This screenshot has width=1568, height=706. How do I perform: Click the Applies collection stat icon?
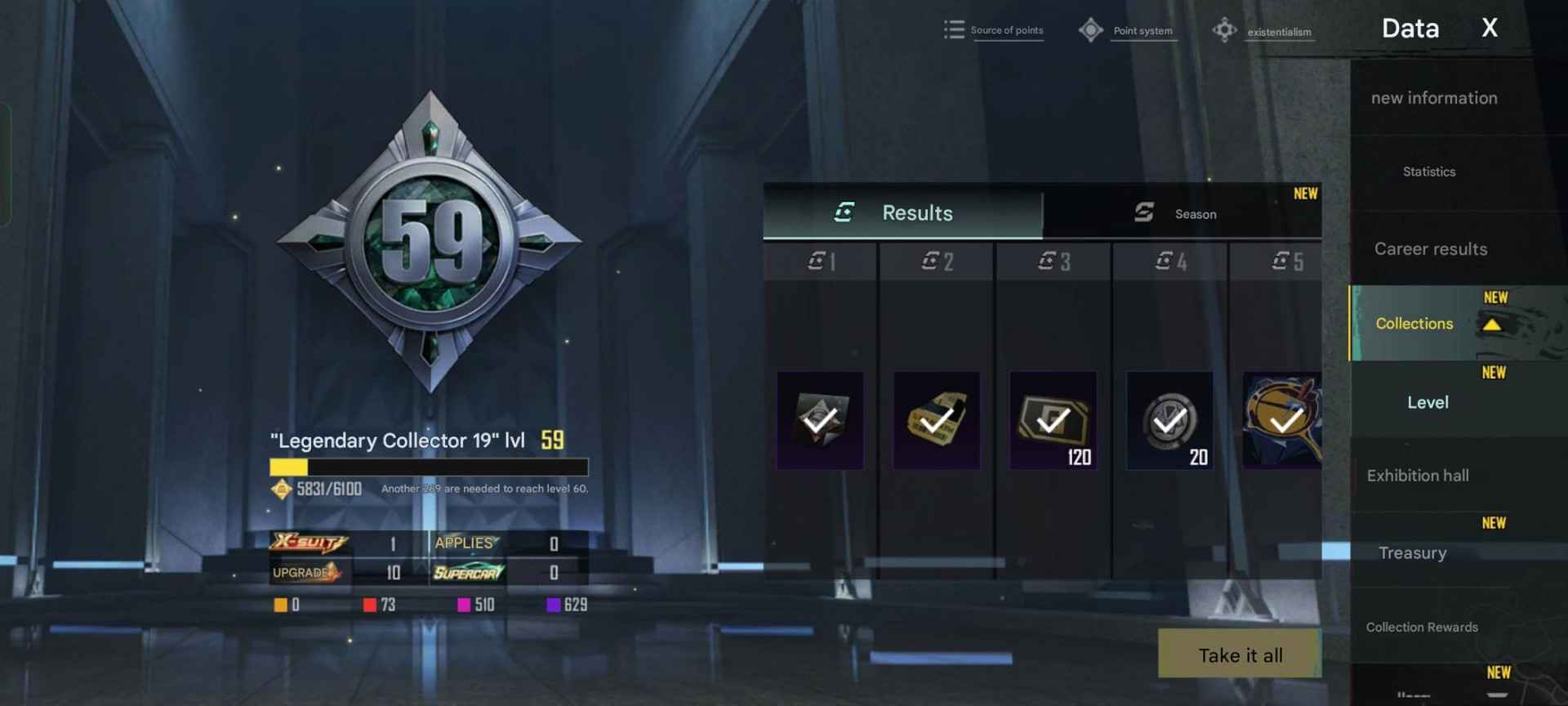(464, 542)
